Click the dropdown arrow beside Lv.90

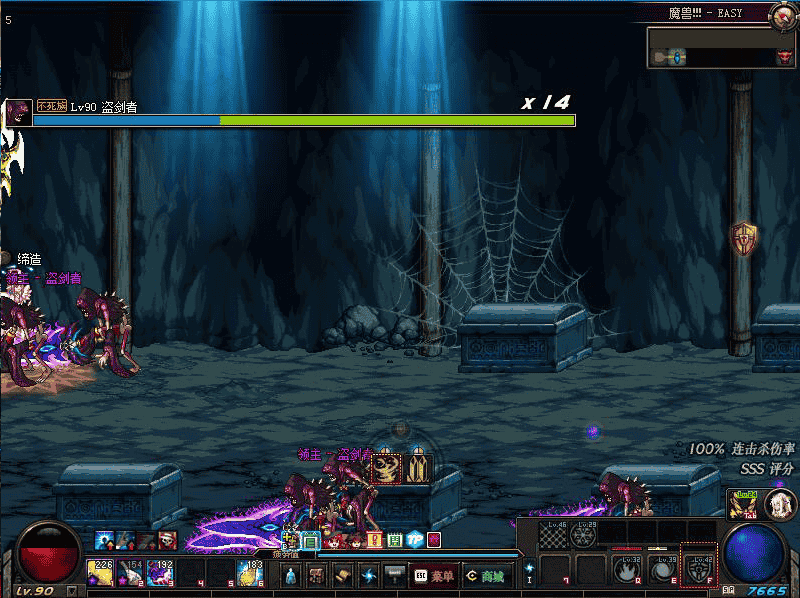click(71, 590)
